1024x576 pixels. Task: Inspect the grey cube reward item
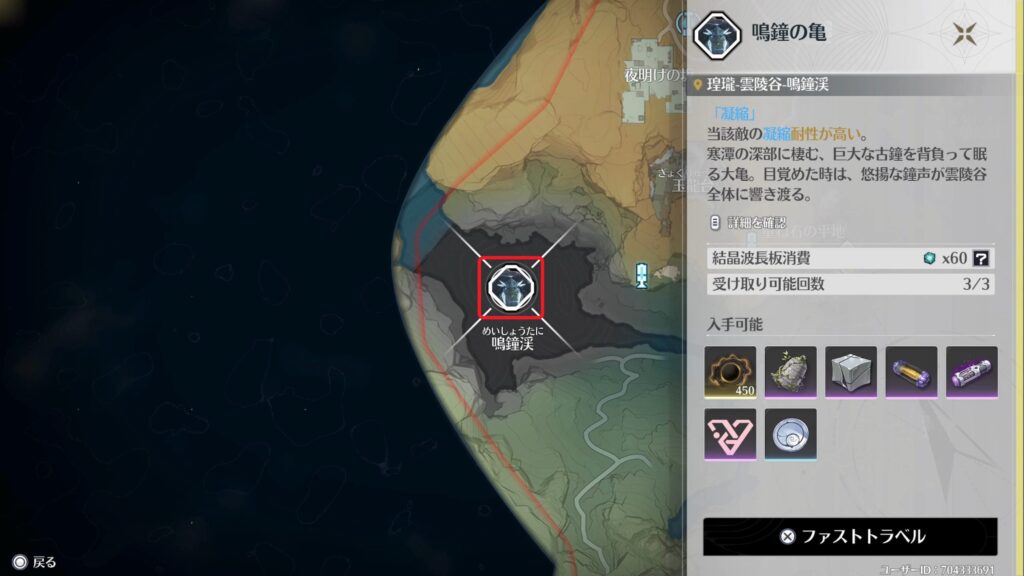pyautogui.click(x=851, y=372)
